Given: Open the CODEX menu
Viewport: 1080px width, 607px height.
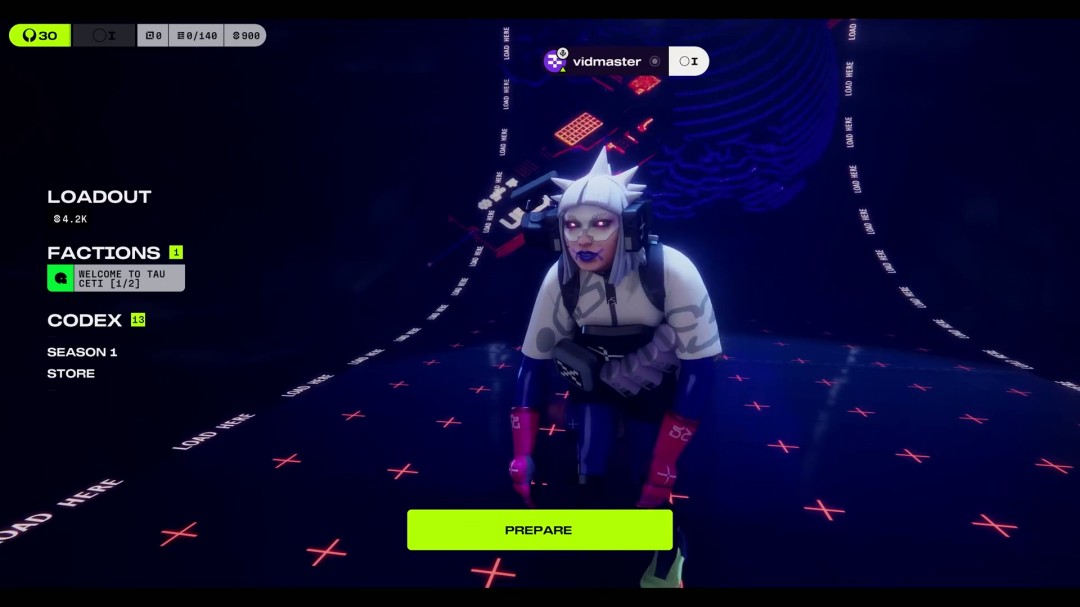Looking at the screenshot, I should point(84,320).
